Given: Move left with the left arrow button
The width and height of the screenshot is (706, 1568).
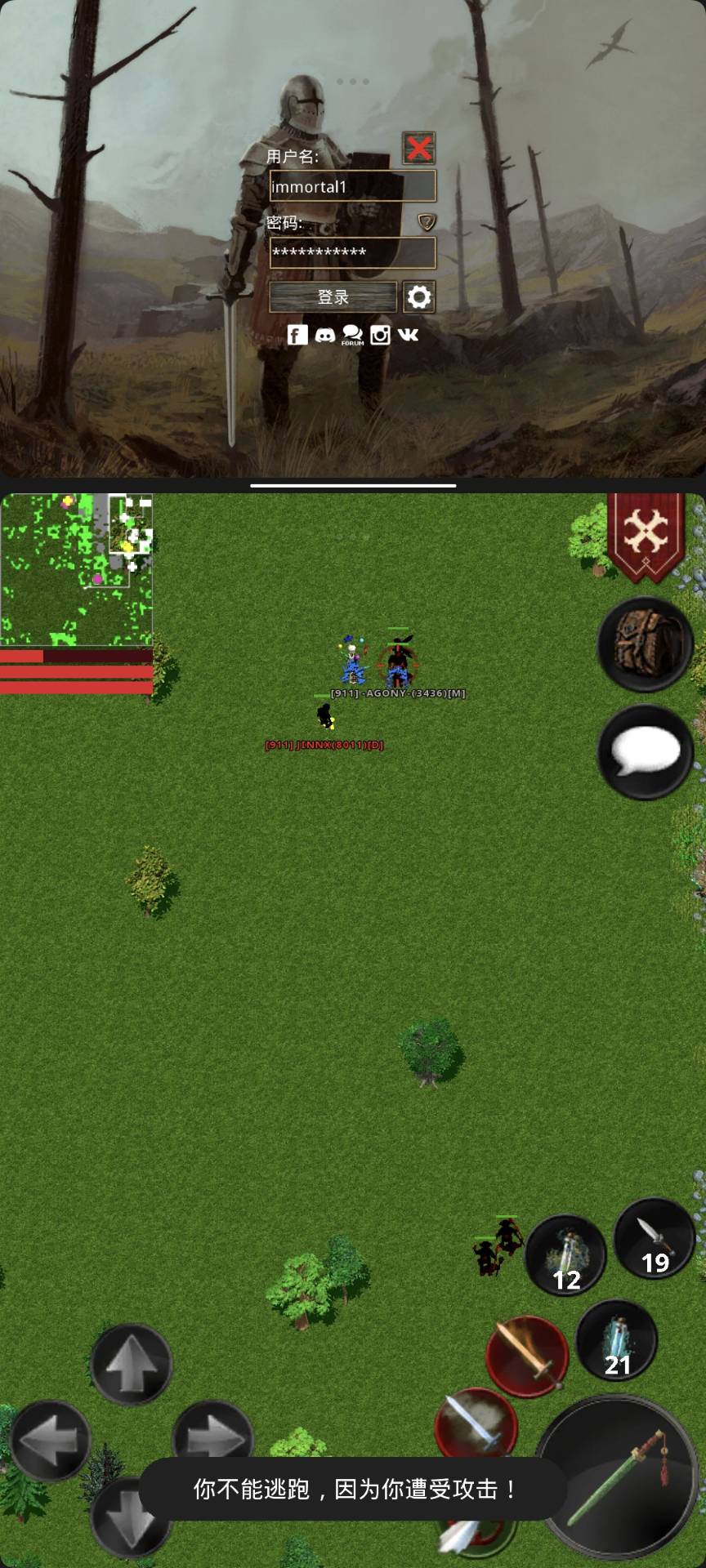Looking at the screenshot, I should click(x=49, y=1441).
